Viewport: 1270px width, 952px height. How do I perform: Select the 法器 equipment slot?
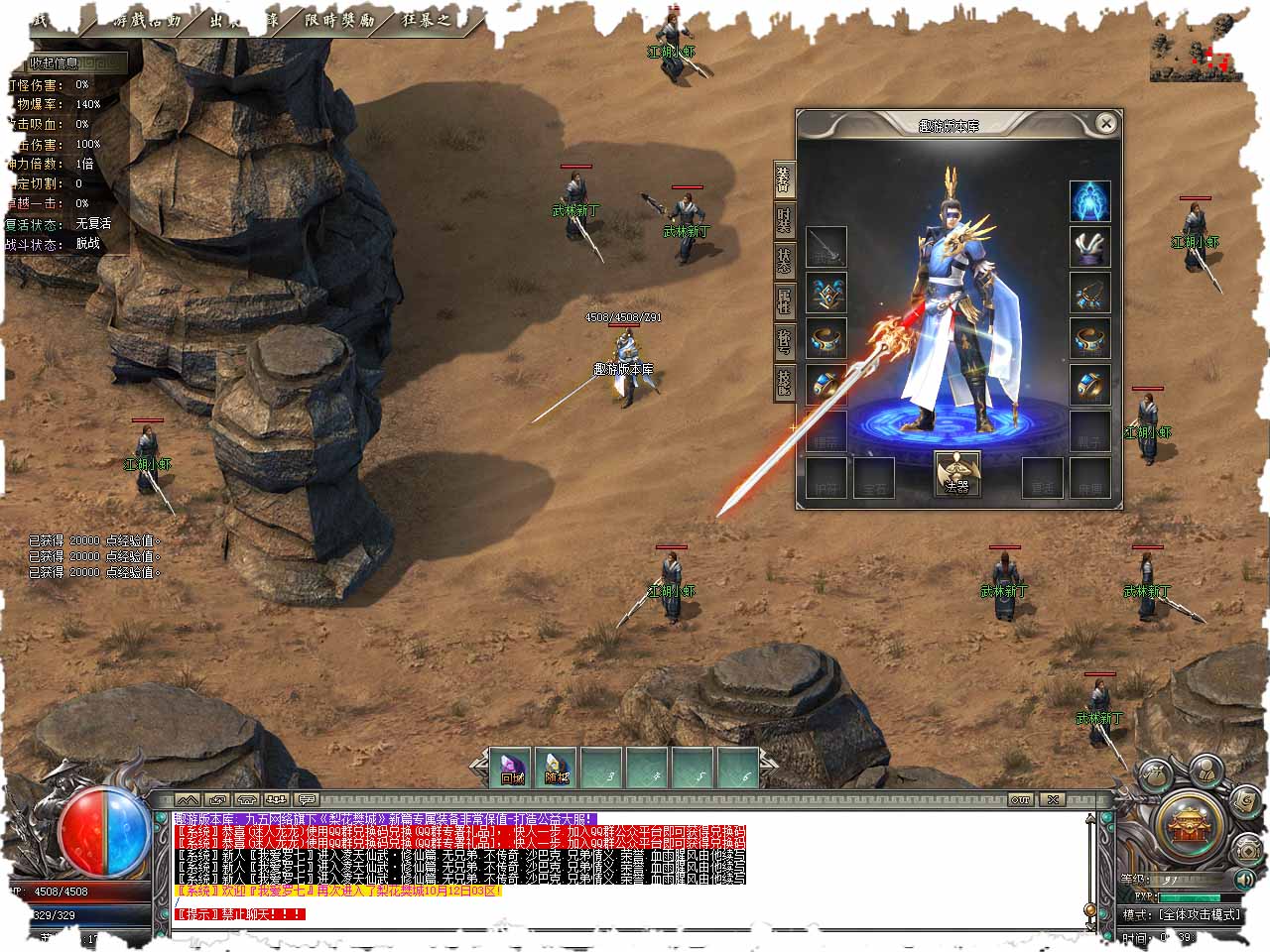(x=957, y=474)
